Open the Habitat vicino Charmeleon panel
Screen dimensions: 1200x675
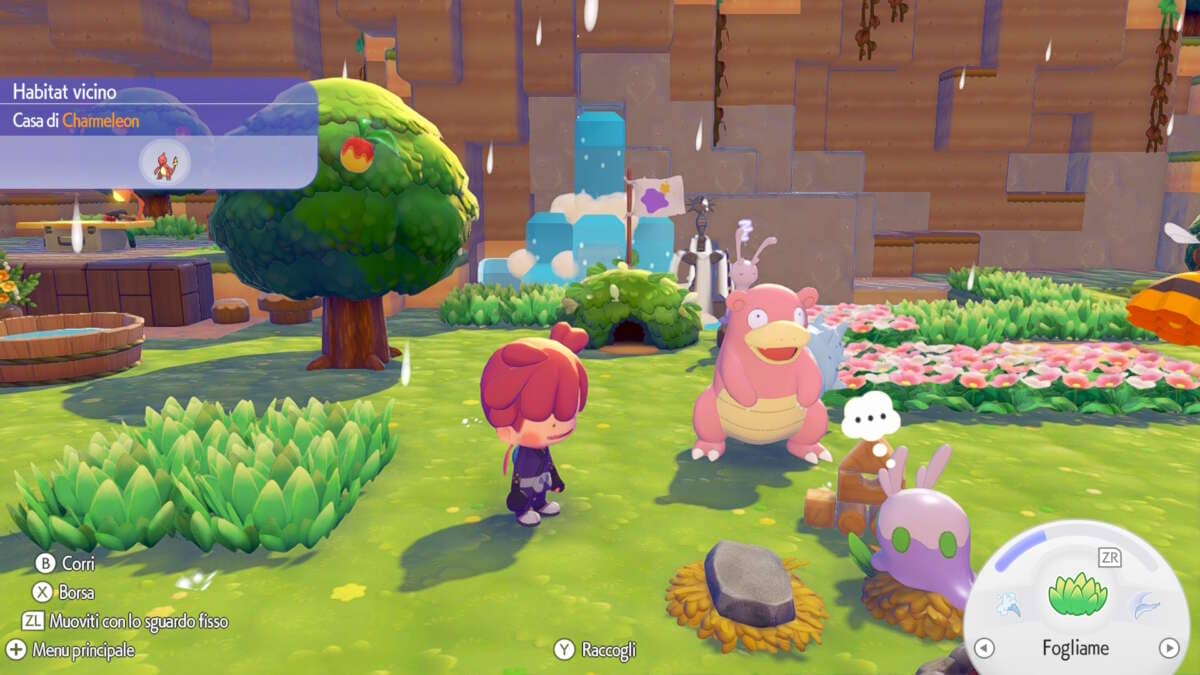click(158, 133)
